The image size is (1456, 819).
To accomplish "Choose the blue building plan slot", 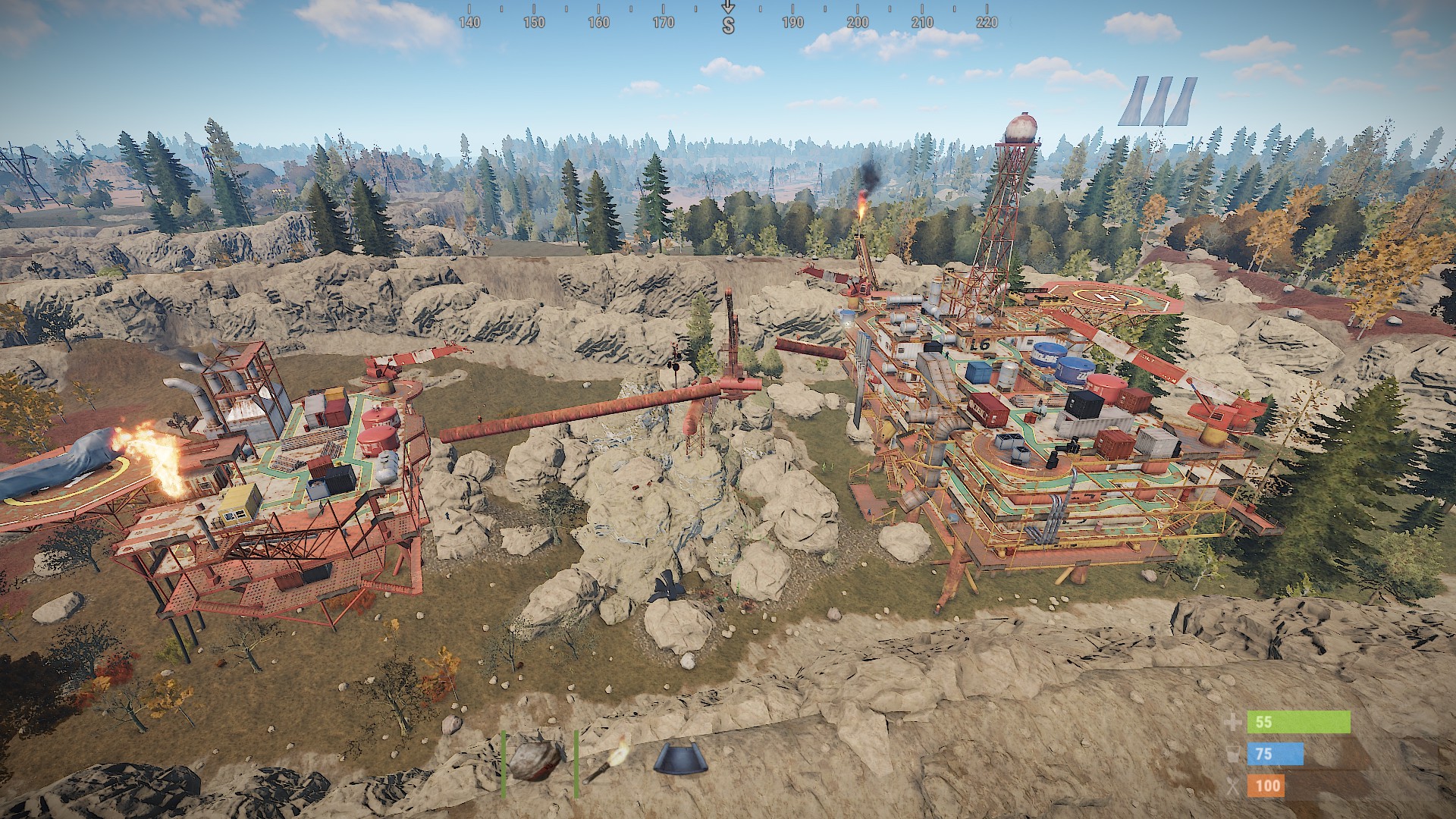I will pyautogui.click(x=679, y=760).
